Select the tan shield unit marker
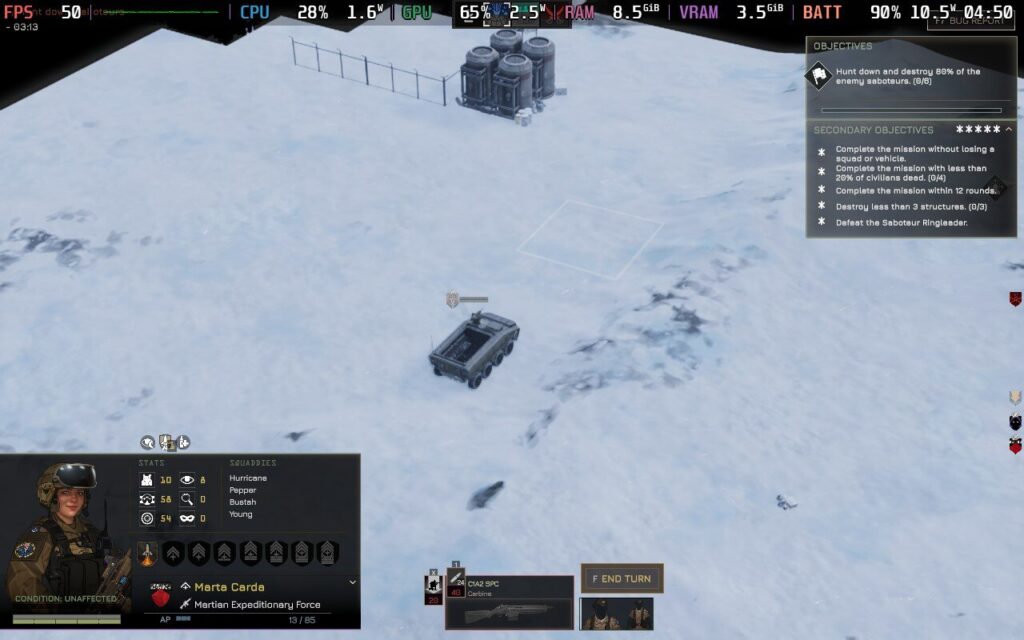 click(1015, 398)
